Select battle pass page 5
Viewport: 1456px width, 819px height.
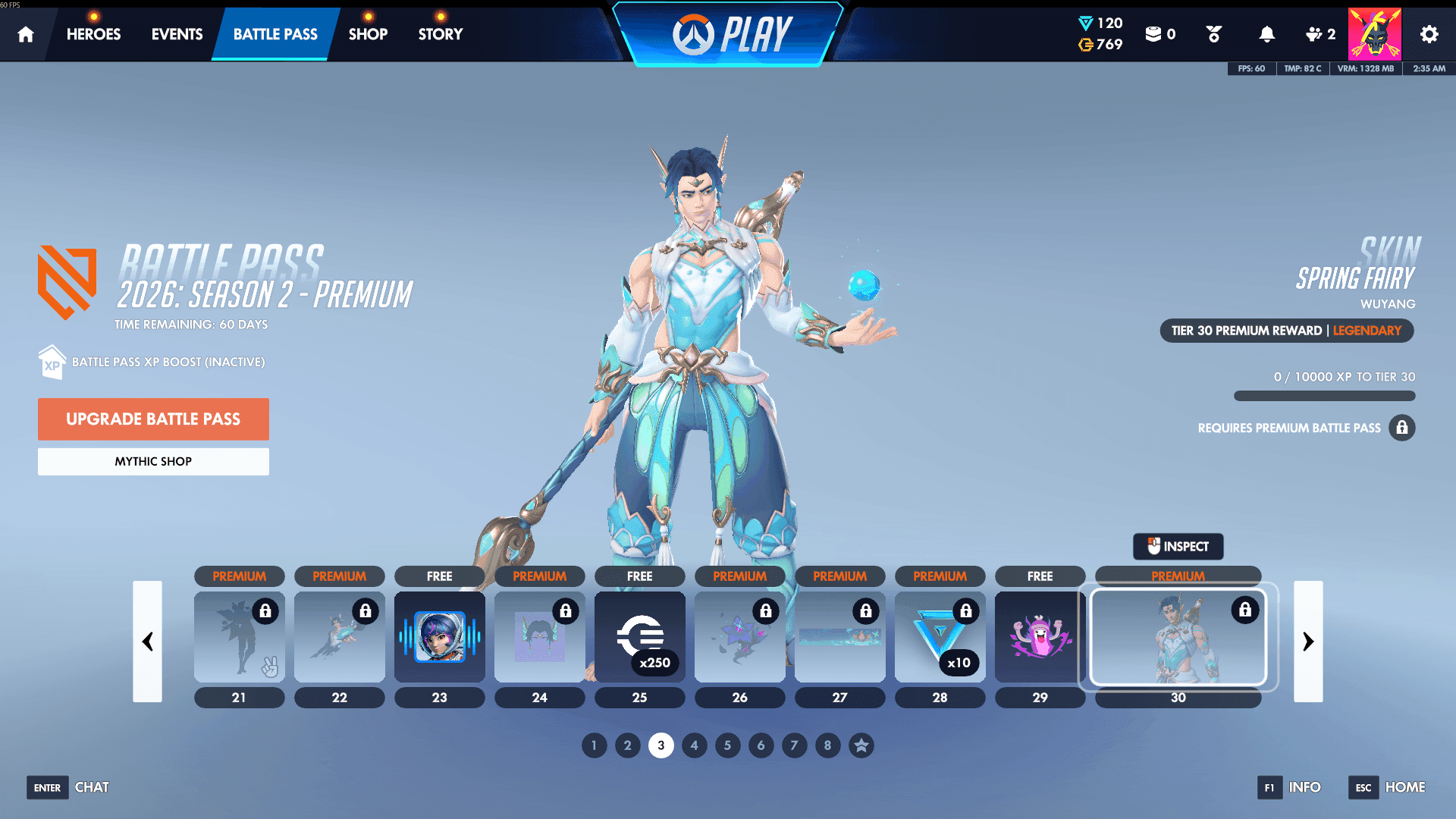[727, 745]
